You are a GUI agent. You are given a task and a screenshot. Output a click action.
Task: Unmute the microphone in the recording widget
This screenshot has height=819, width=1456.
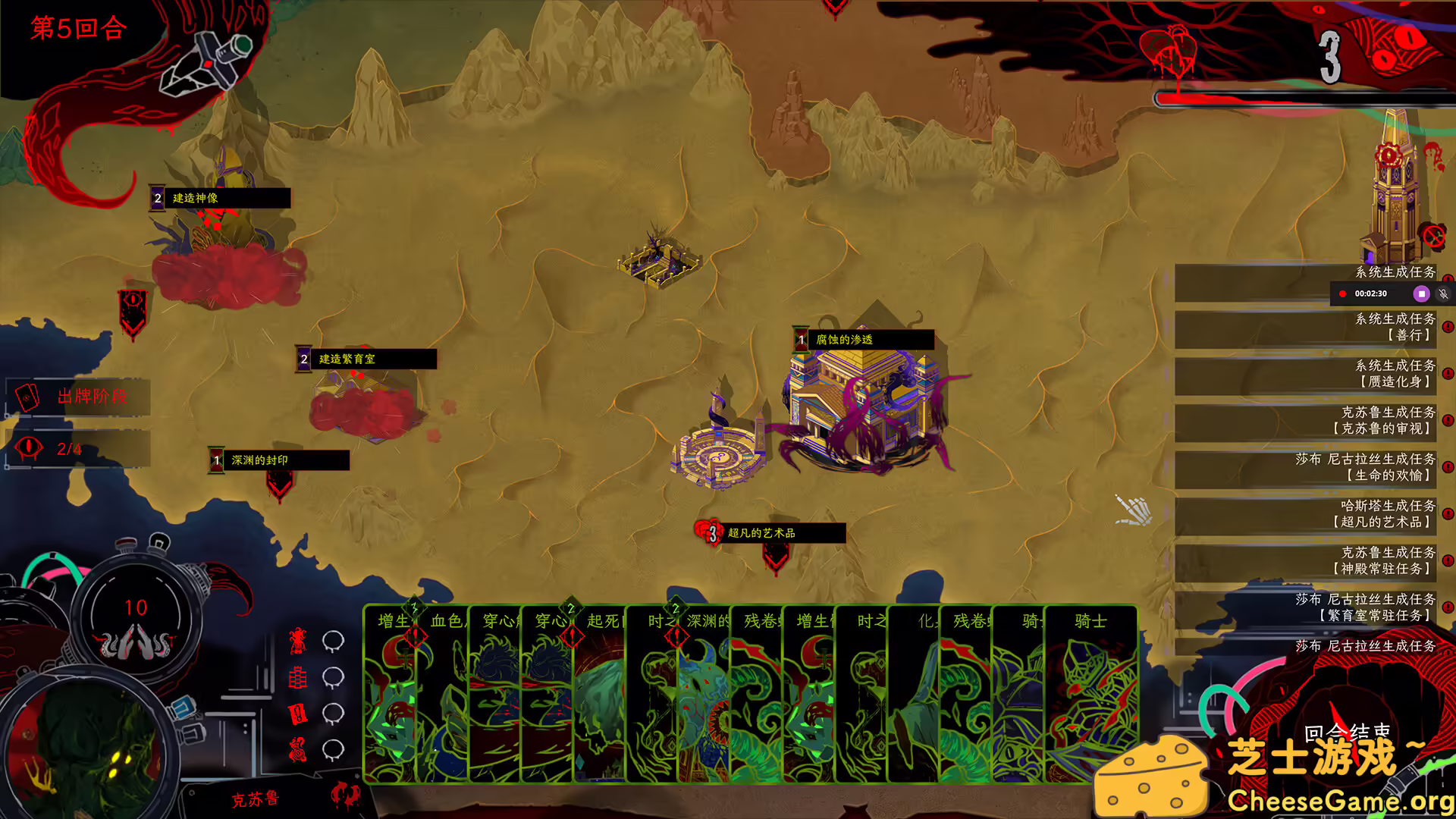pos(1443,294)
